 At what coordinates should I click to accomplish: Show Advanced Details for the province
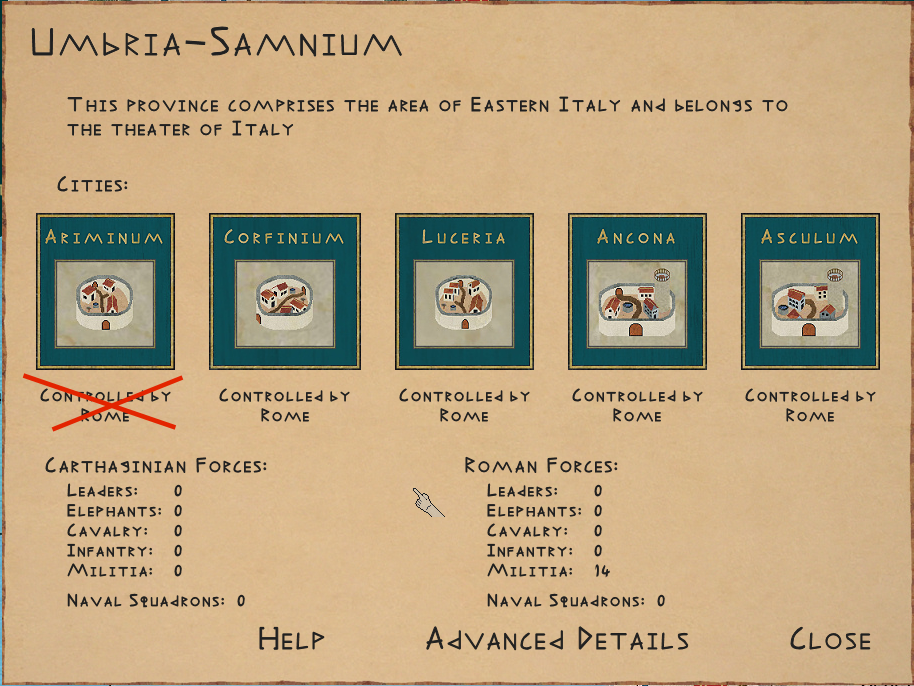pos(557,640)
